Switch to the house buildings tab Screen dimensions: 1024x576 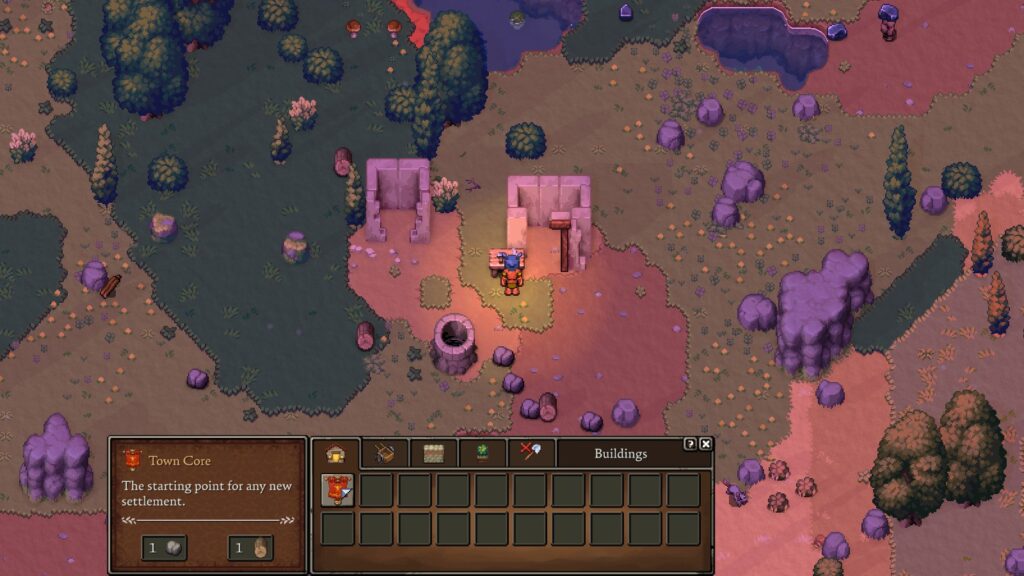pos(336,453)
